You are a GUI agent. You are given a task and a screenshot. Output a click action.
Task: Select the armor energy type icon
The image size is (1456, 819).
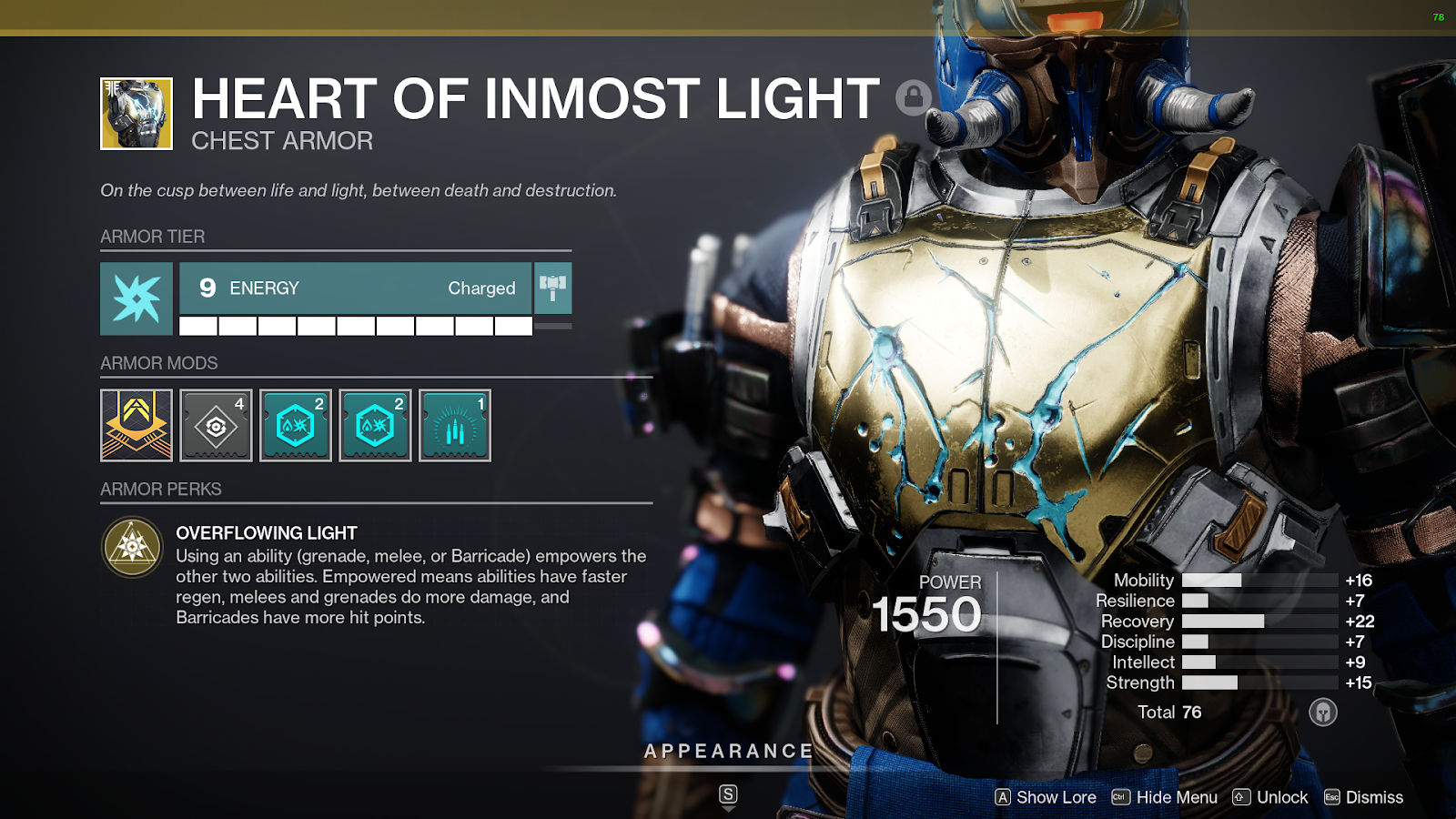(136, 298)
